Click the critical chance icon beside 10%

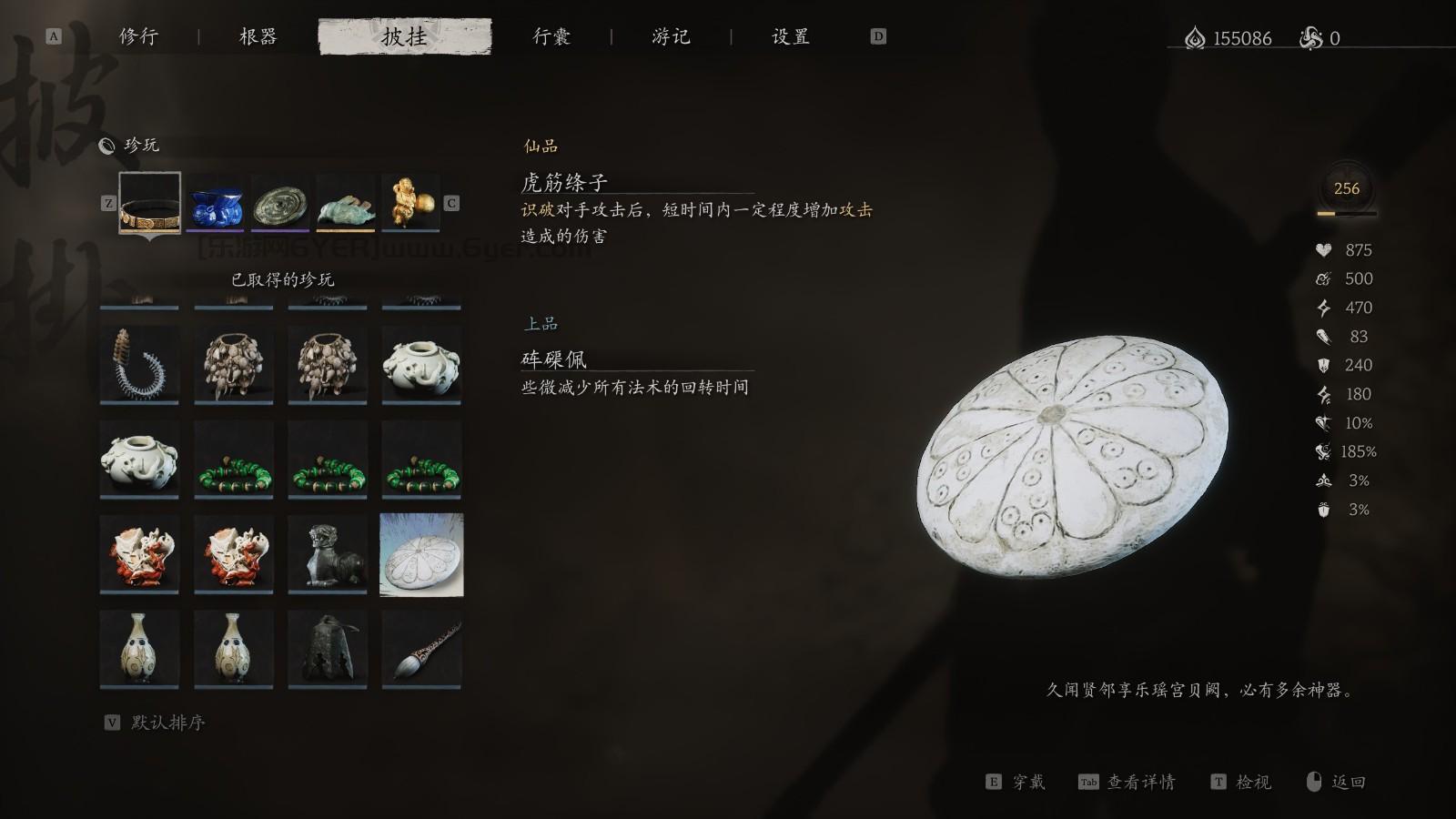pyautogui.click(x=1324, y=422)
